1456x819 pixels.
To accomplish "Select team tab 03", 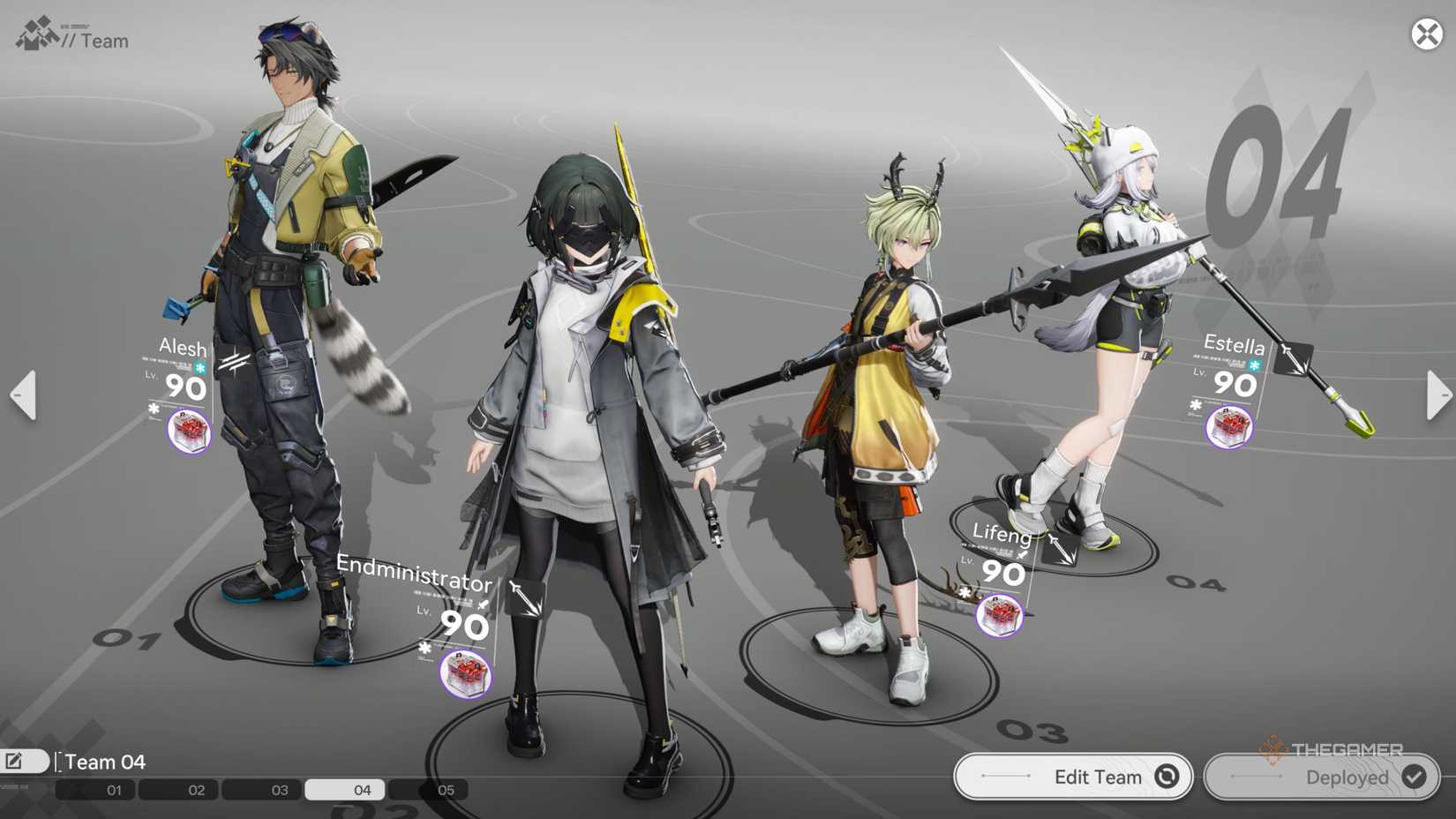I will tap(281, 790).
